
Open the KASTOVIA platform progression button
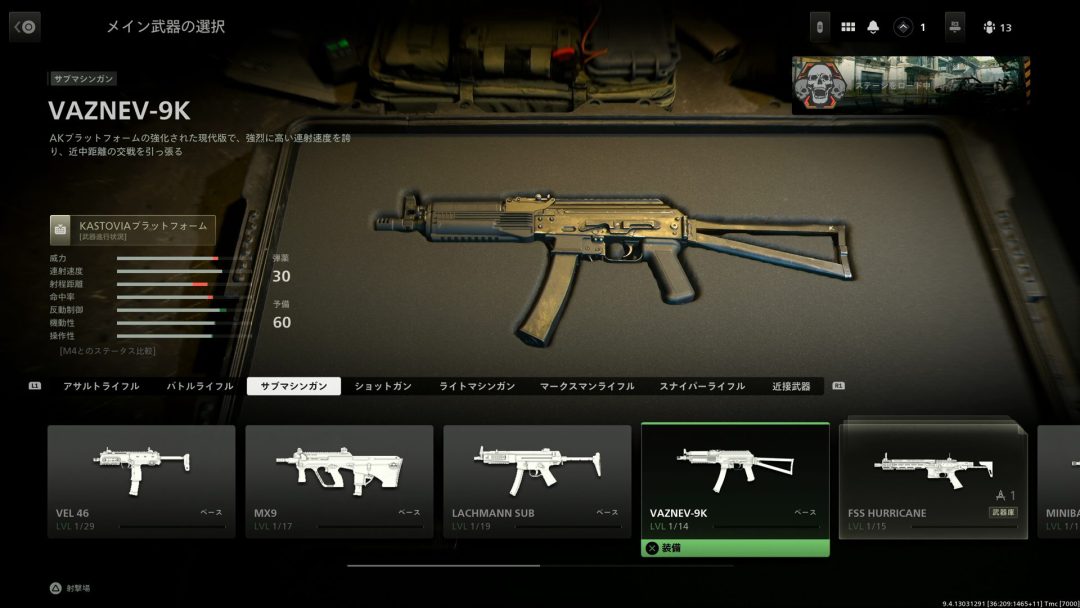click(133, 230)
